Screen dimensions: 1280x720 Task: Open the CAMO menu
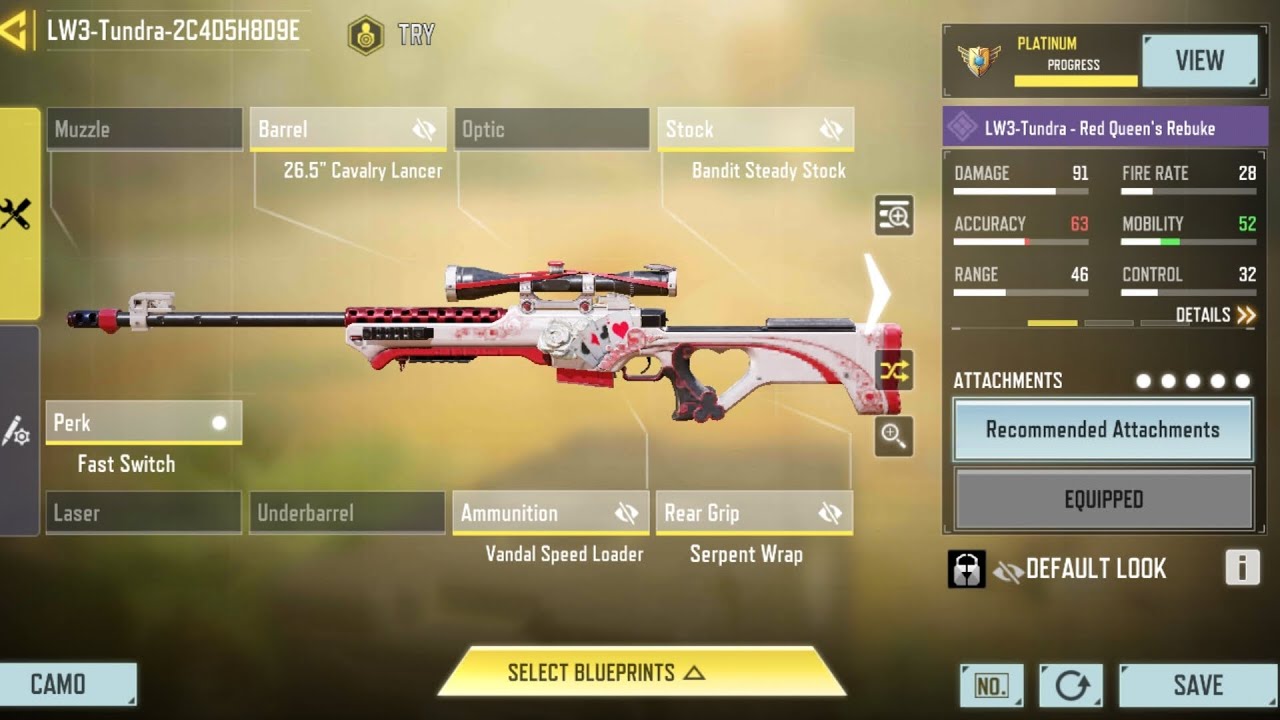pos(68,685)
